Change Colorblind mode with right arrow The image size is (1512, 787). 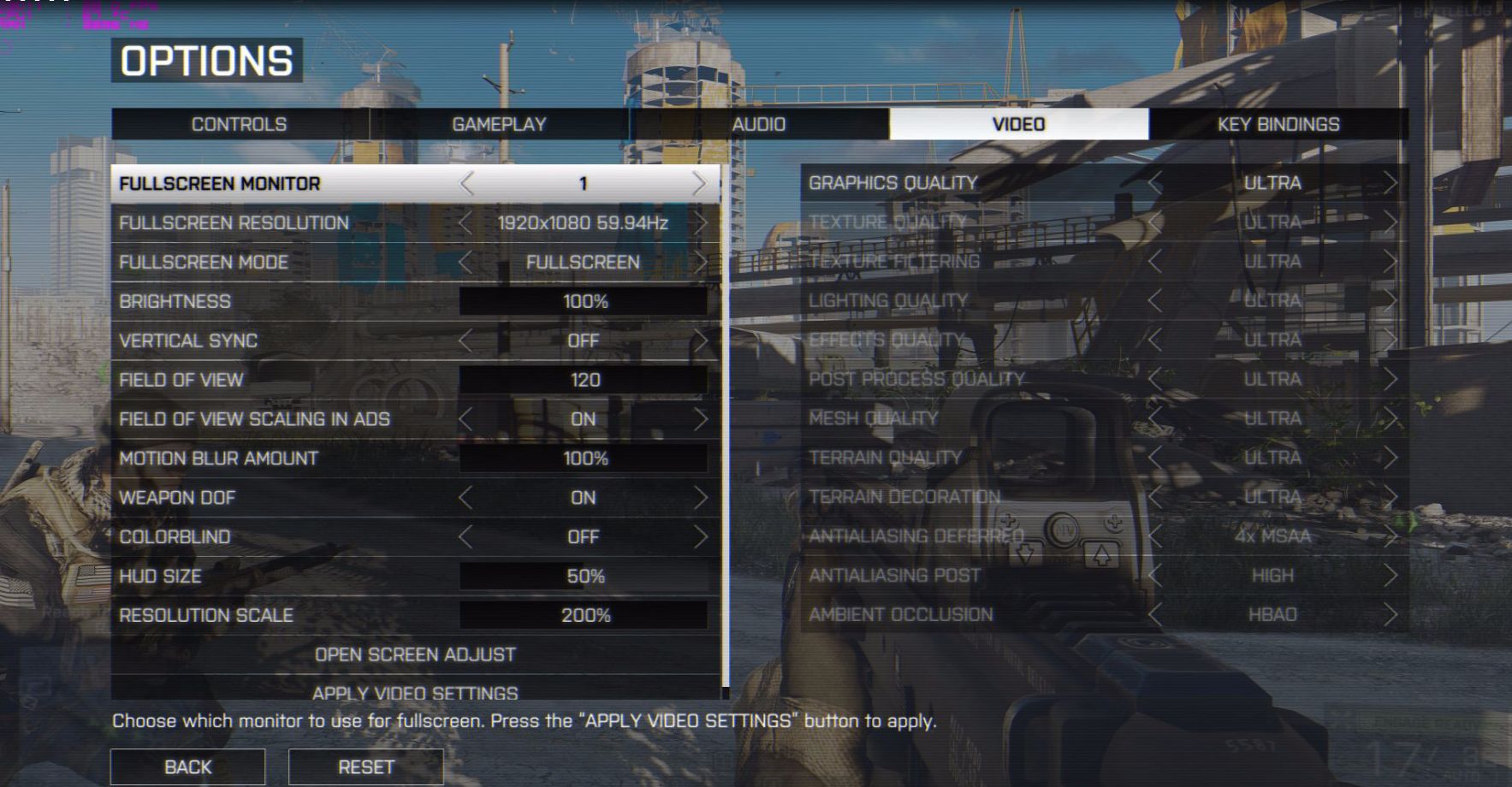pos(700,537)
